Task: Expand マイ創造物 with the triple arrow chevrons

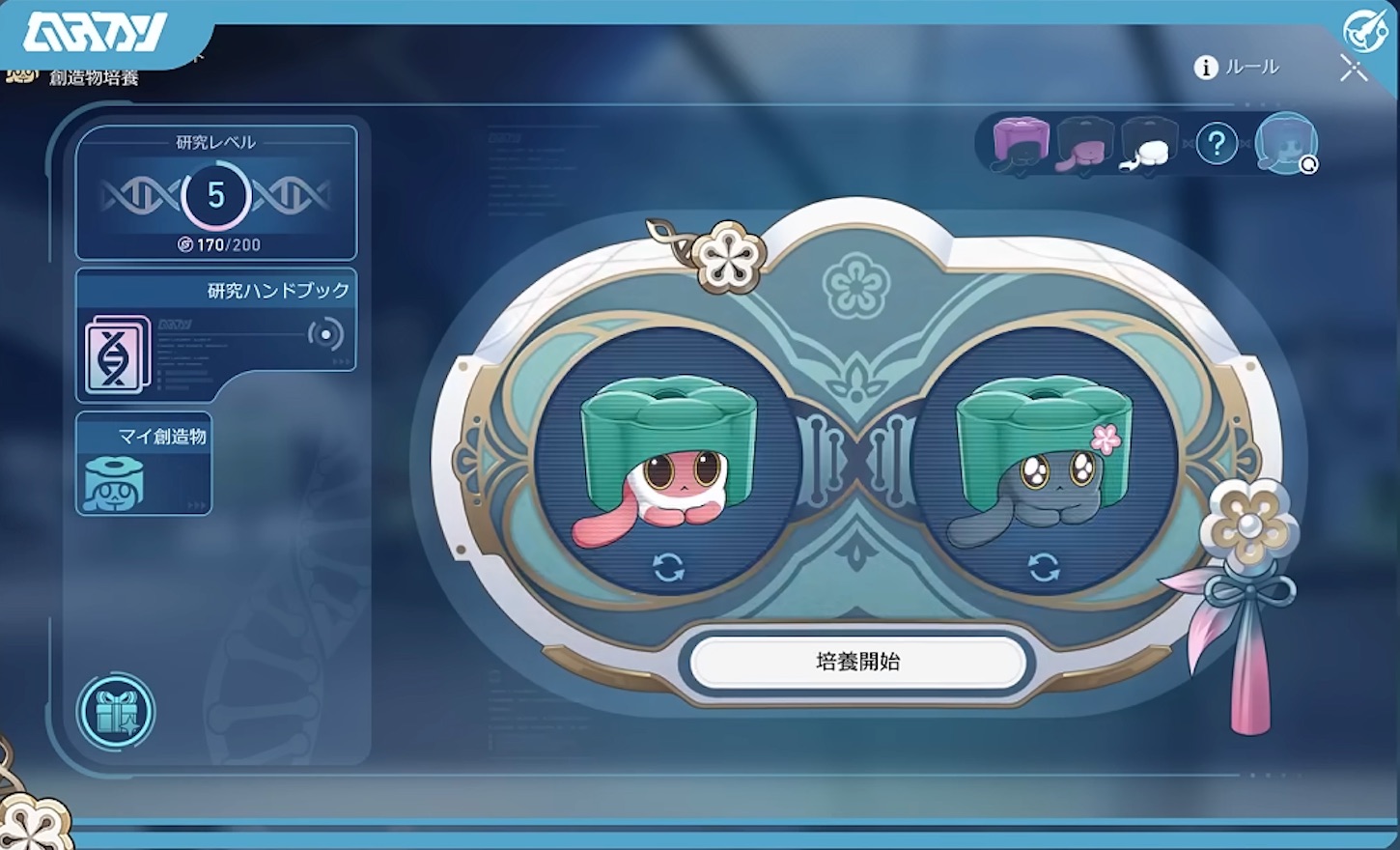Action: click(x=196, y=505)
